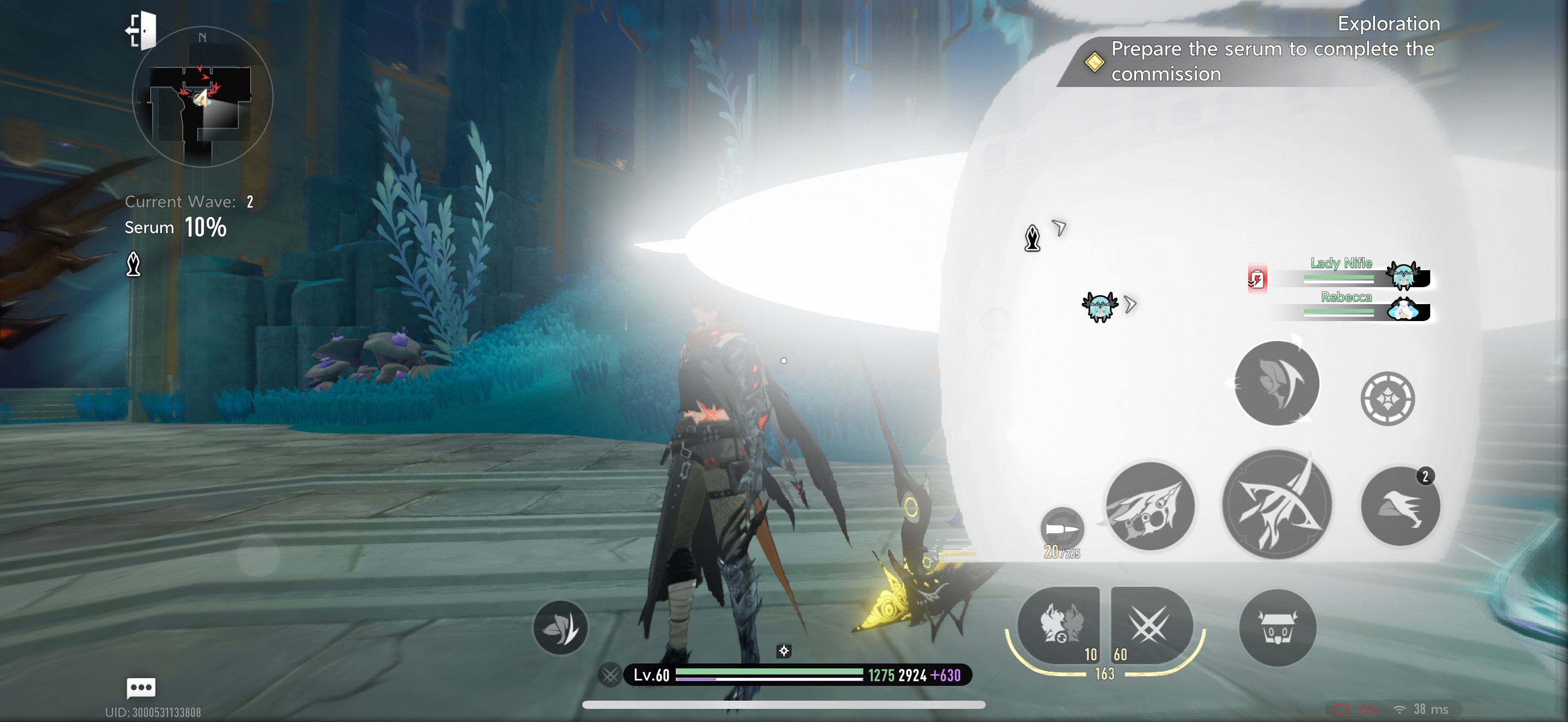1568x722 pixels.
Task: Open the chat speech bubble
Action: click(141, 688)
